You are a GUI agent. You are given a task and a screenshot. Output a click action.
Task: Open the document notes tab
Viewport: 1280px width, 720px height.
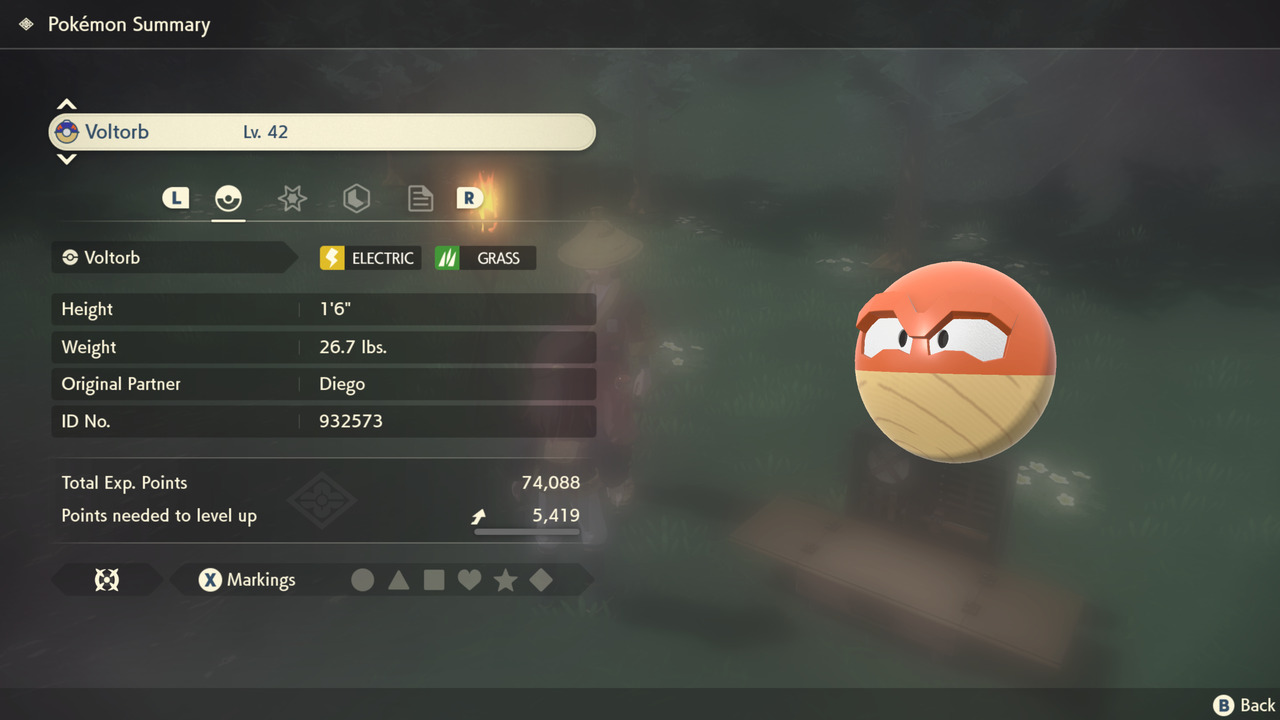pos(420,198)
